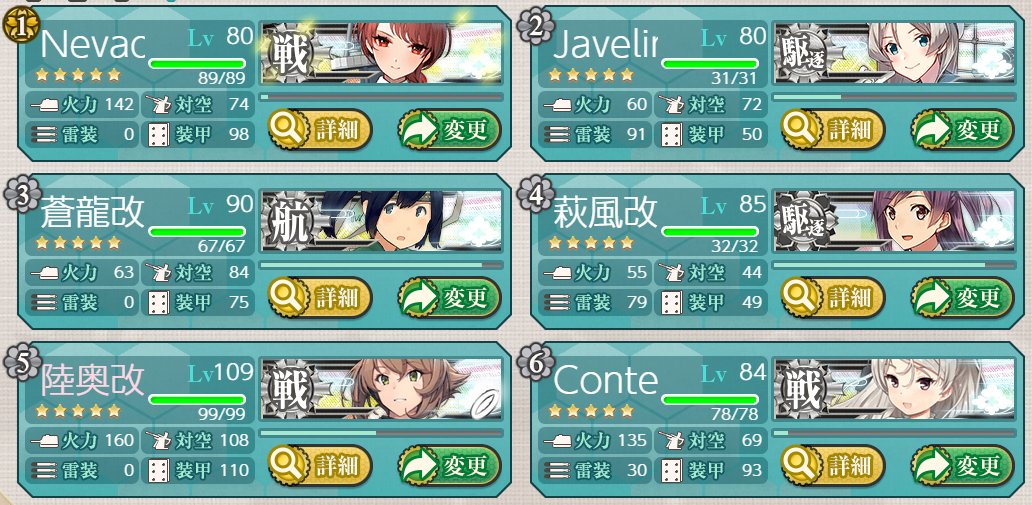Select the 萩風改 portrait banner

point(894,220)
